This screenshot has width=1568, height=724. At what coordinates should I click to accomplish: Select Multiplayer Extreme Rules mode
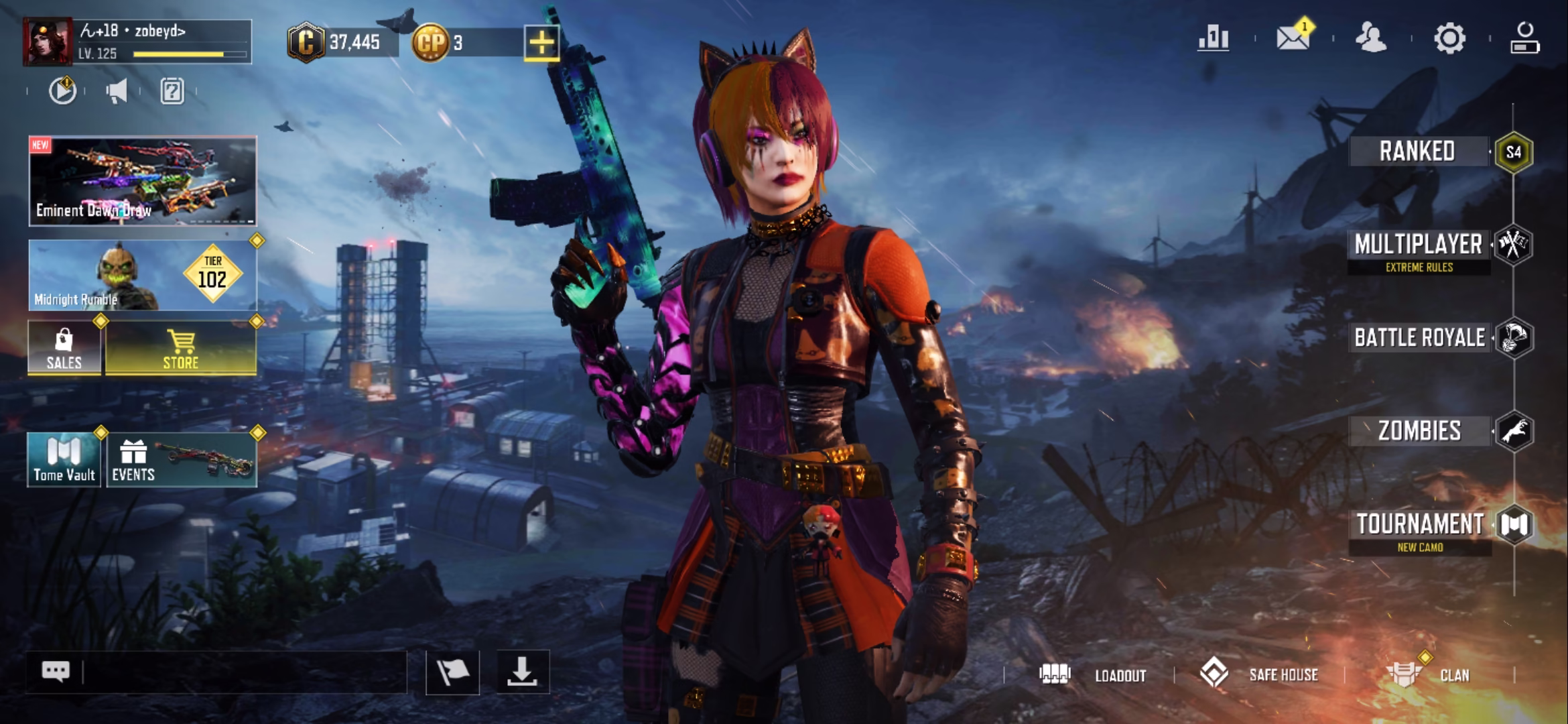(1419, 251)
